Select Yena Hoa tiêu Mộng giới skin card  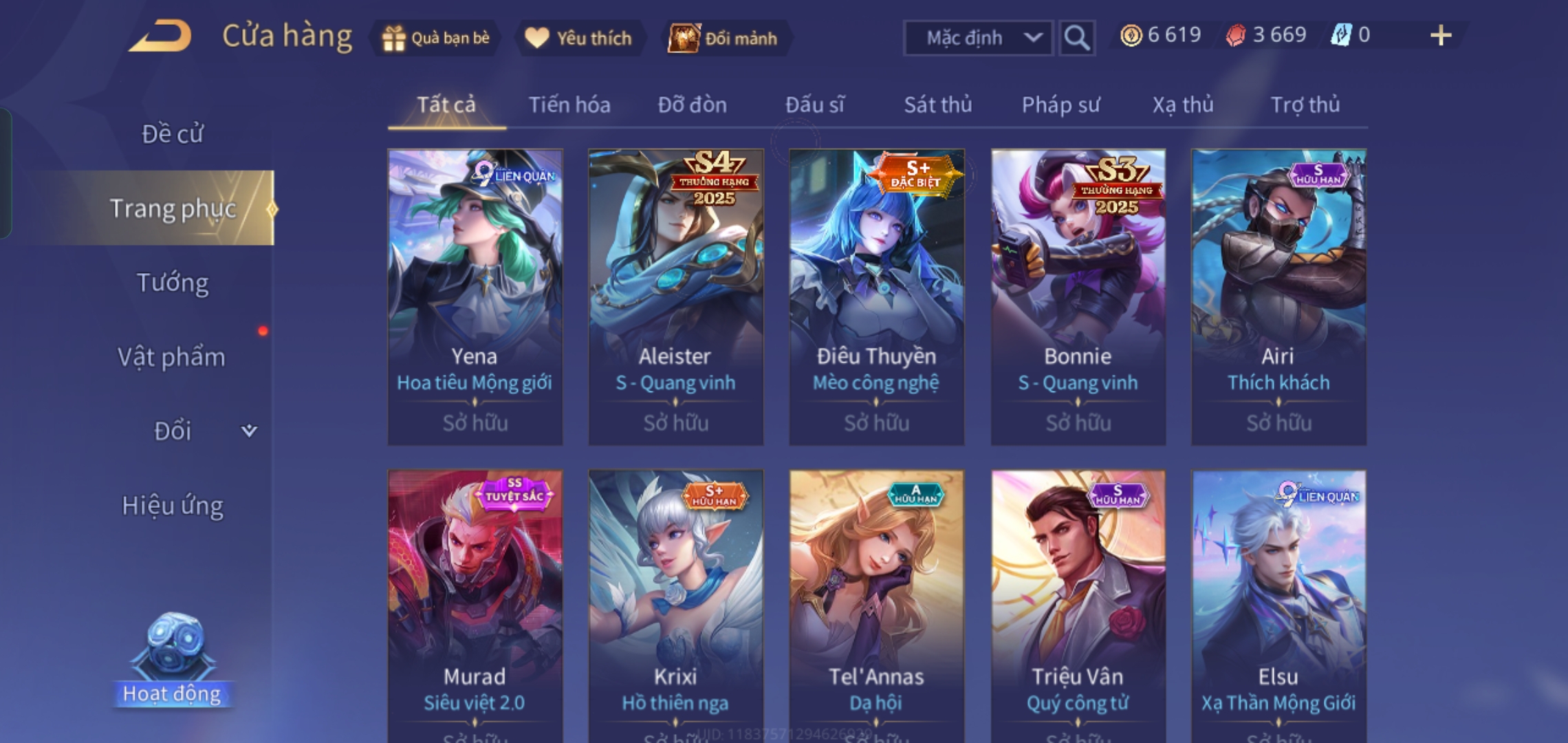click(475, 296)
